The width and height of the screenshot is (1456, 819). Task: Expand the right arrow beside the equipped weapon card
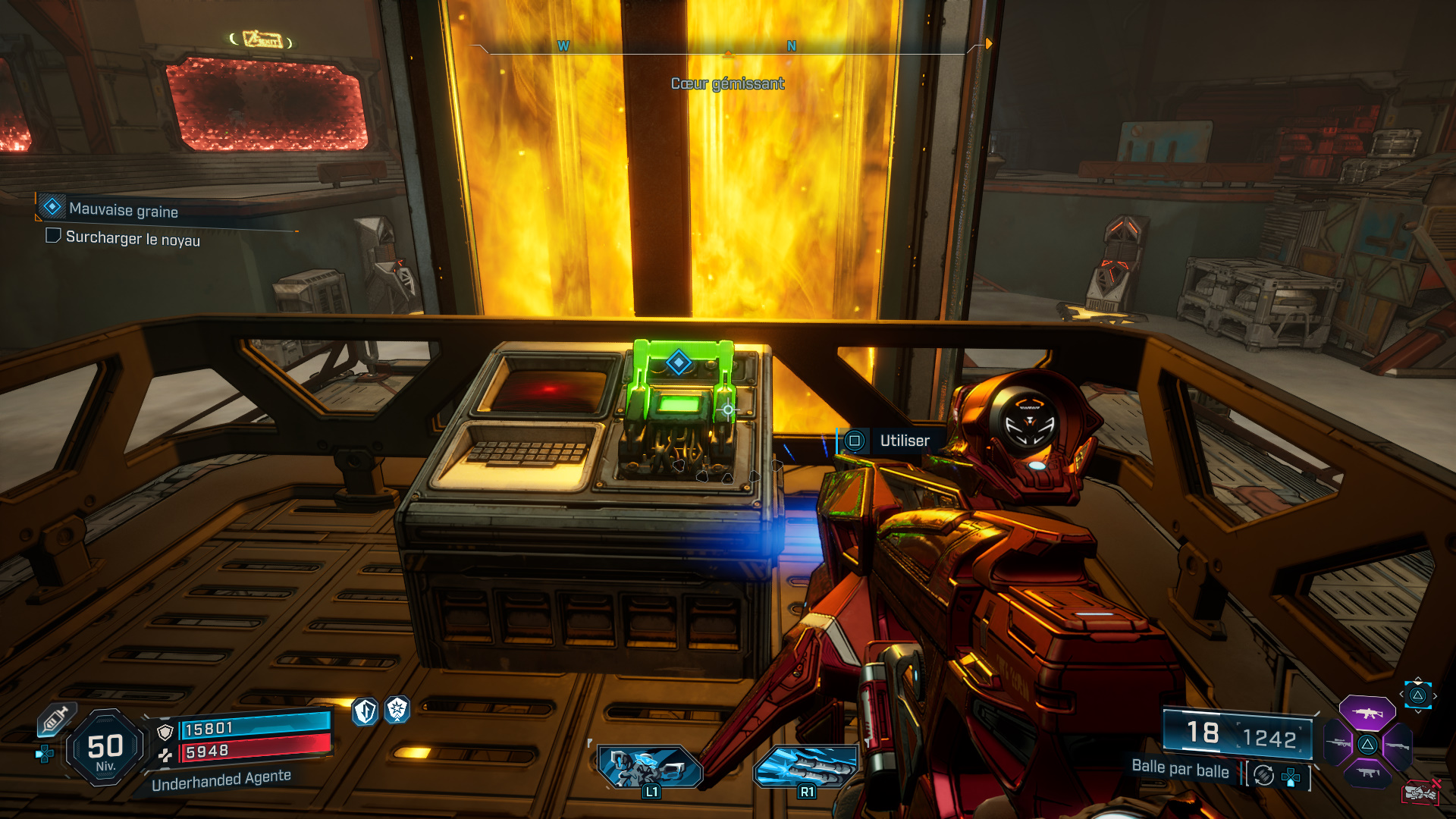[1435, 695]
